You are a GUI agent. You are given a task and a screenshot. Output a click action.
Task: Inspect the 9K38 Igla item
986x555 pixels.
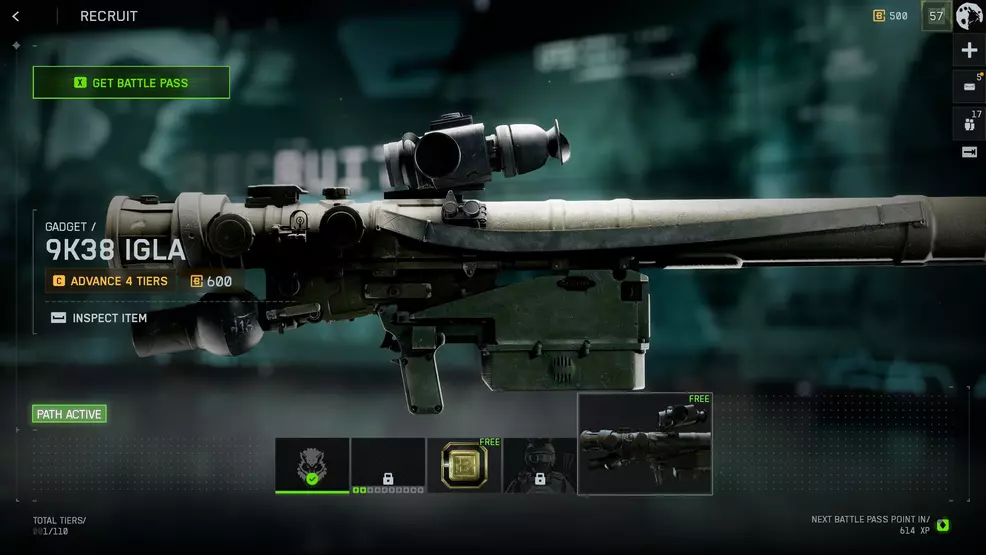click(x=99, y=318)
